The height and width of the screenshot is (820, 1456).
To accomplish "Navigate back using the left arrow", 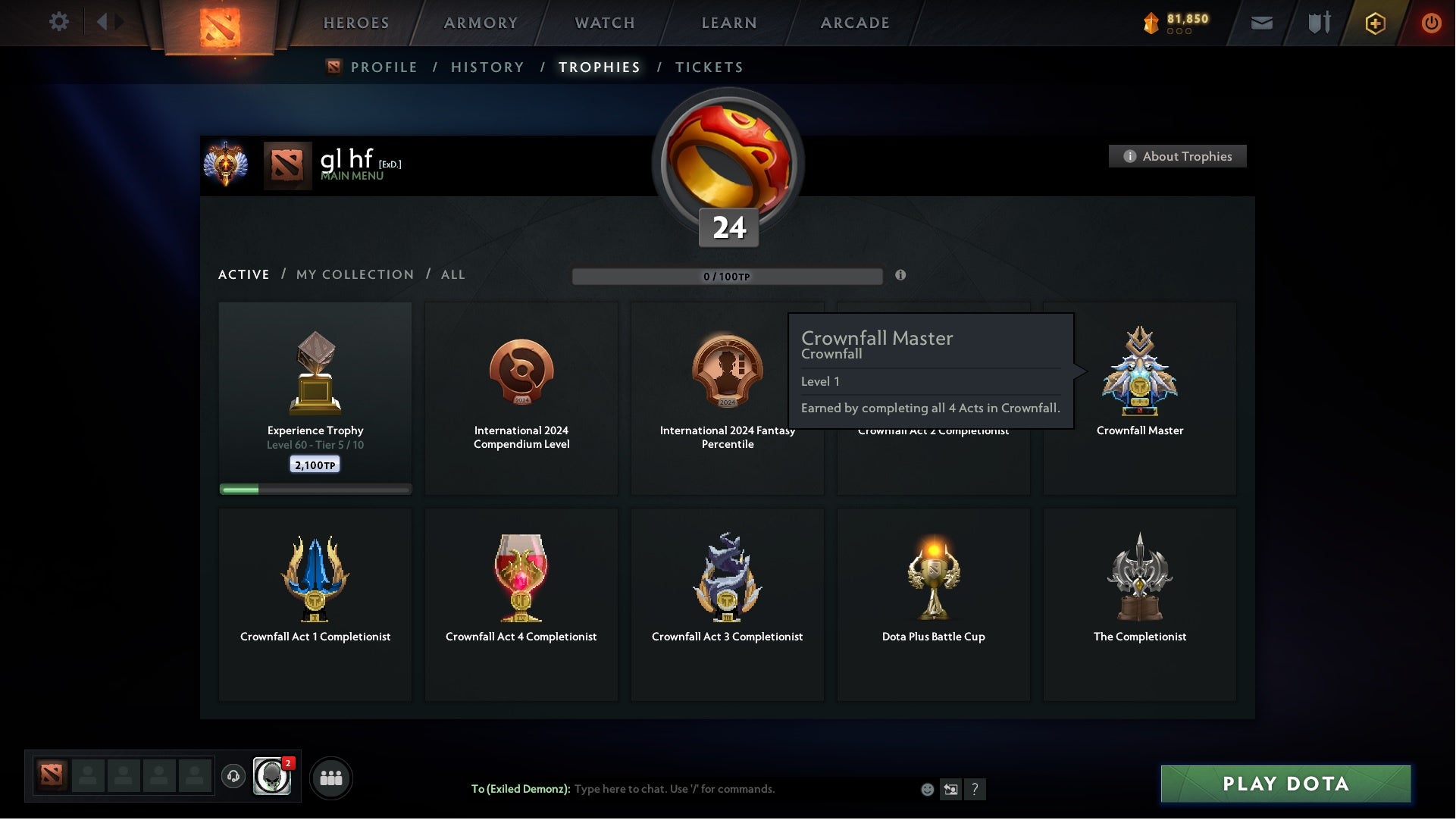I will [103, 22].
